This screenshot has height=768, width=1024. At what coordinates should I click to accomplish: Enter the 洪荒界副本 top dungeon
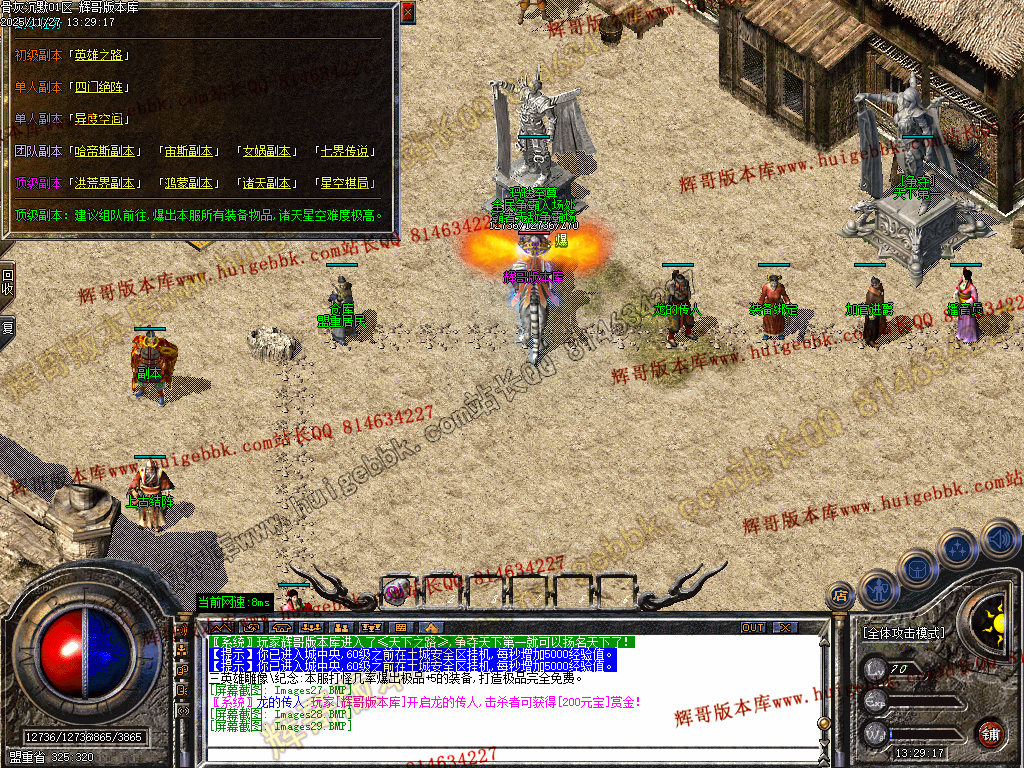[x=104, y=183]
